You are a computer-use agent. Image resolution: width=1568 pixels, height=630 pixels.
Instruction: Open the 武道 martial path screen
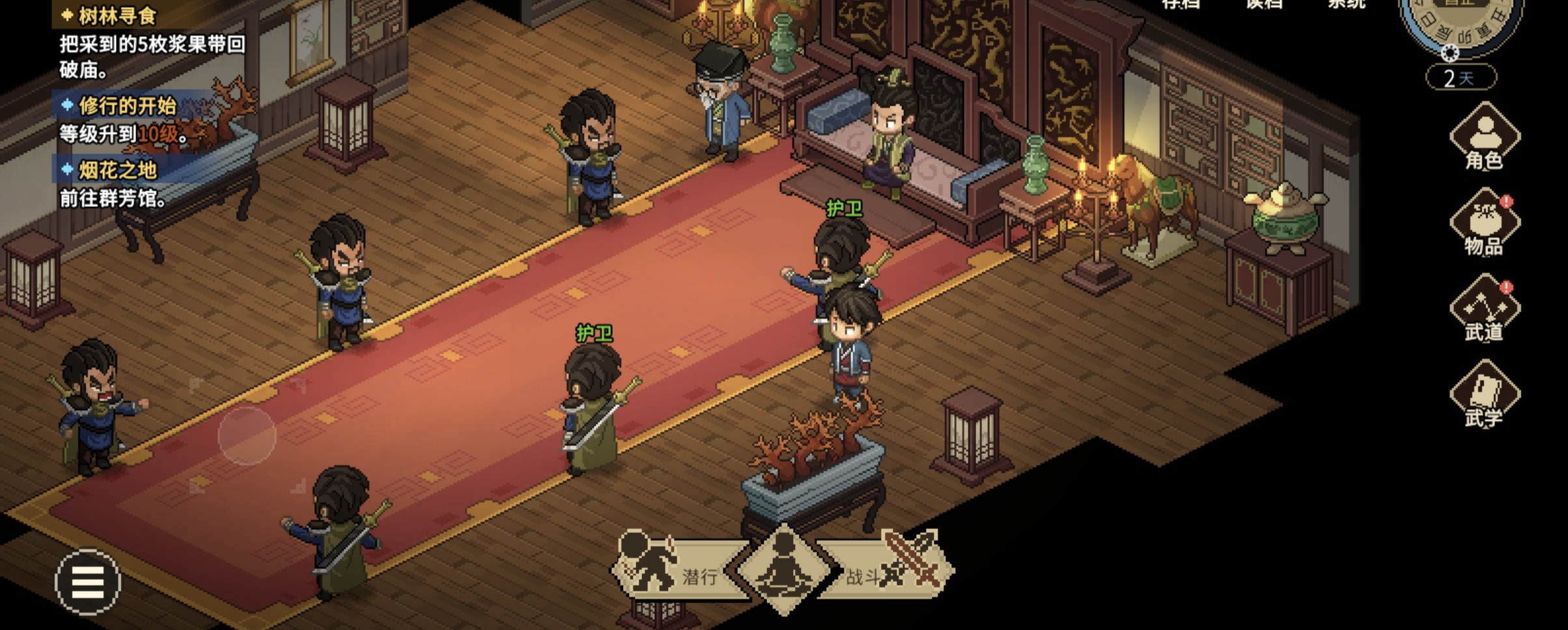pos(1485,310)
